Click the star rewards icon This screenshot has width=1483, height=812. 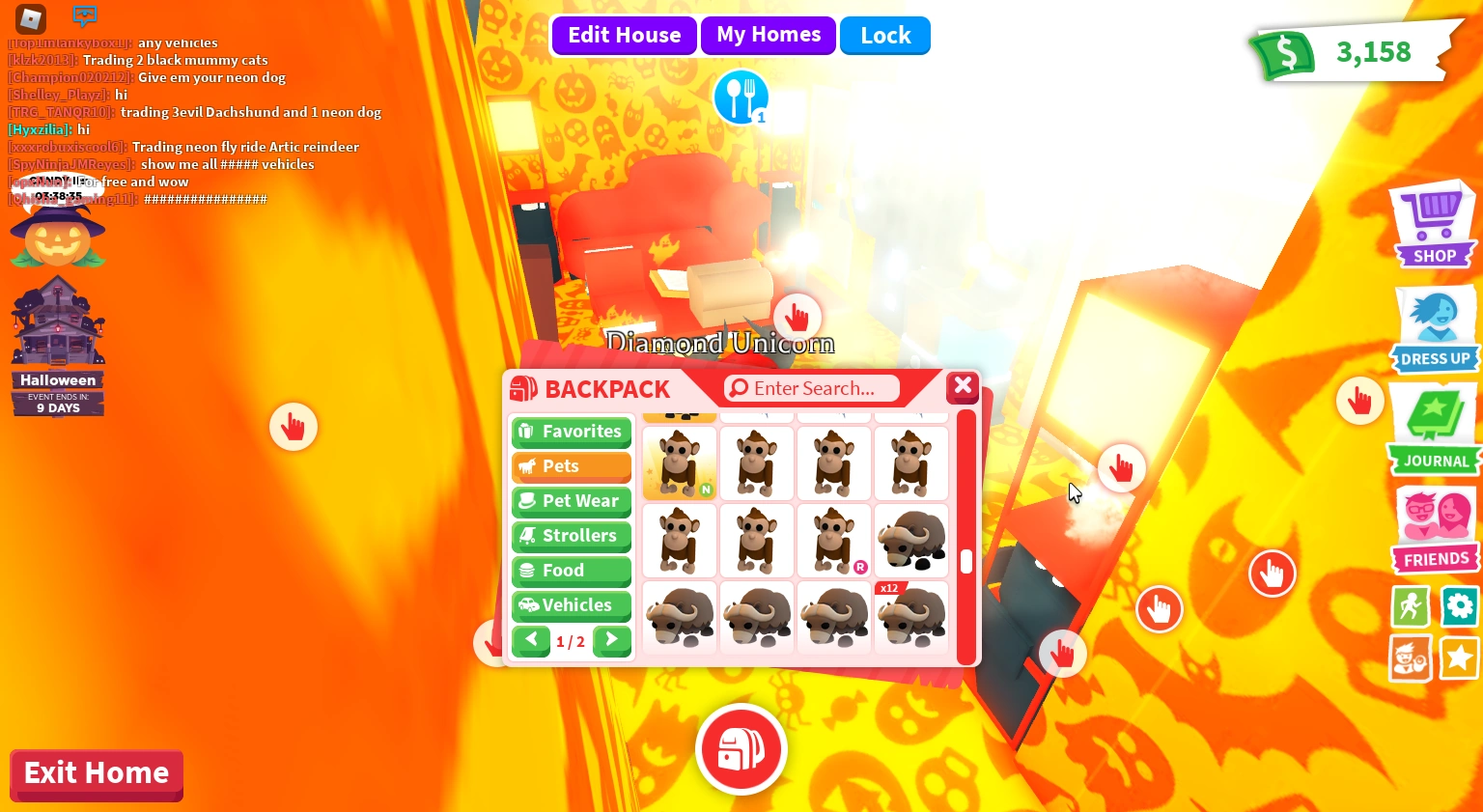1458,658
